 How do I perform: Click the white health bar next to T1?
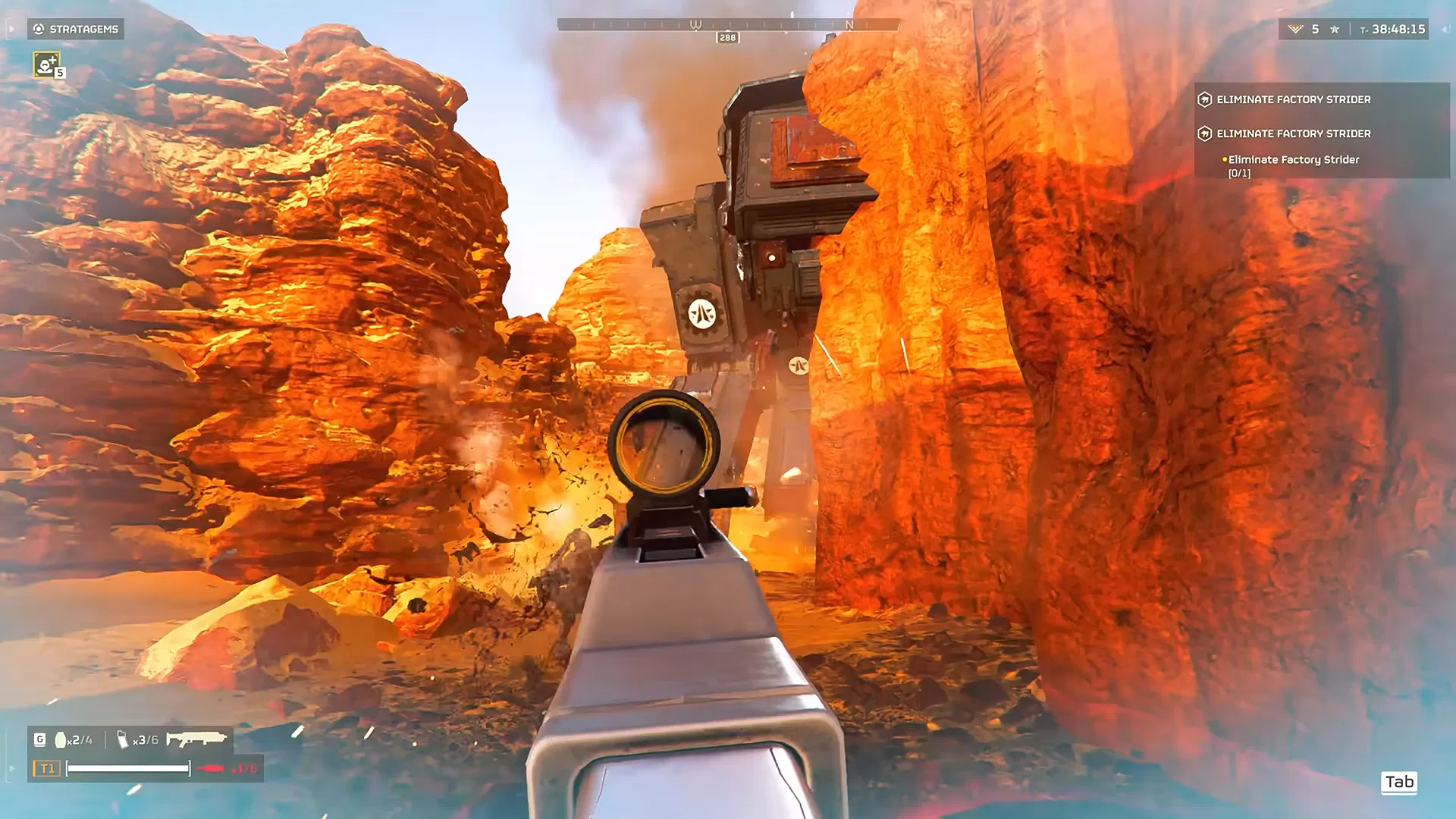[127, 768]
